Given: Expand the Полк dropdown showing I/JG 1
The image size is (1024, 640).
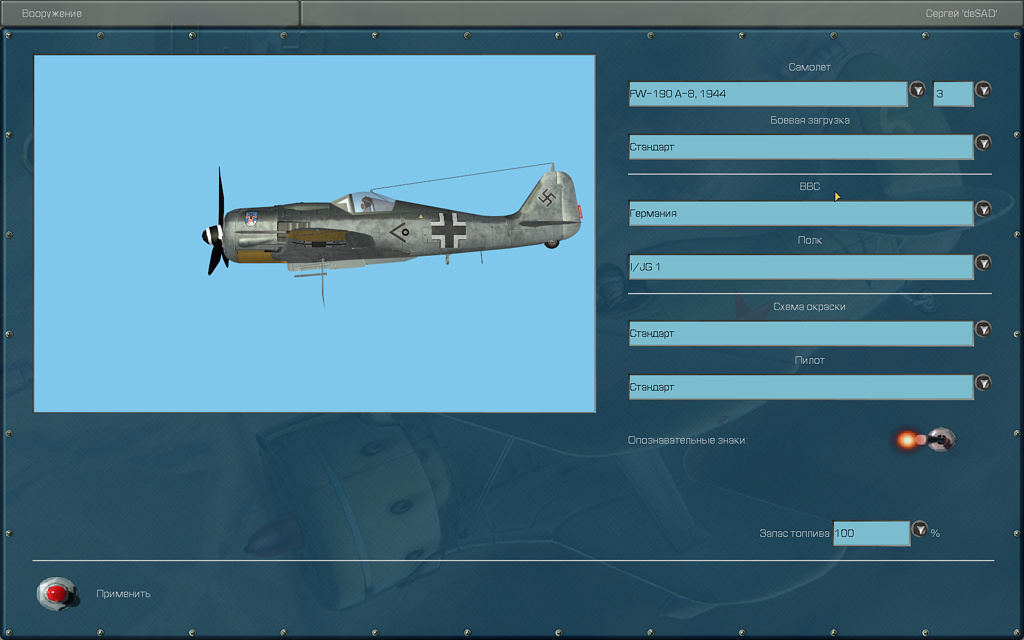Looking at the screenshot, I should pyautogui.click(x=983, y=263).
